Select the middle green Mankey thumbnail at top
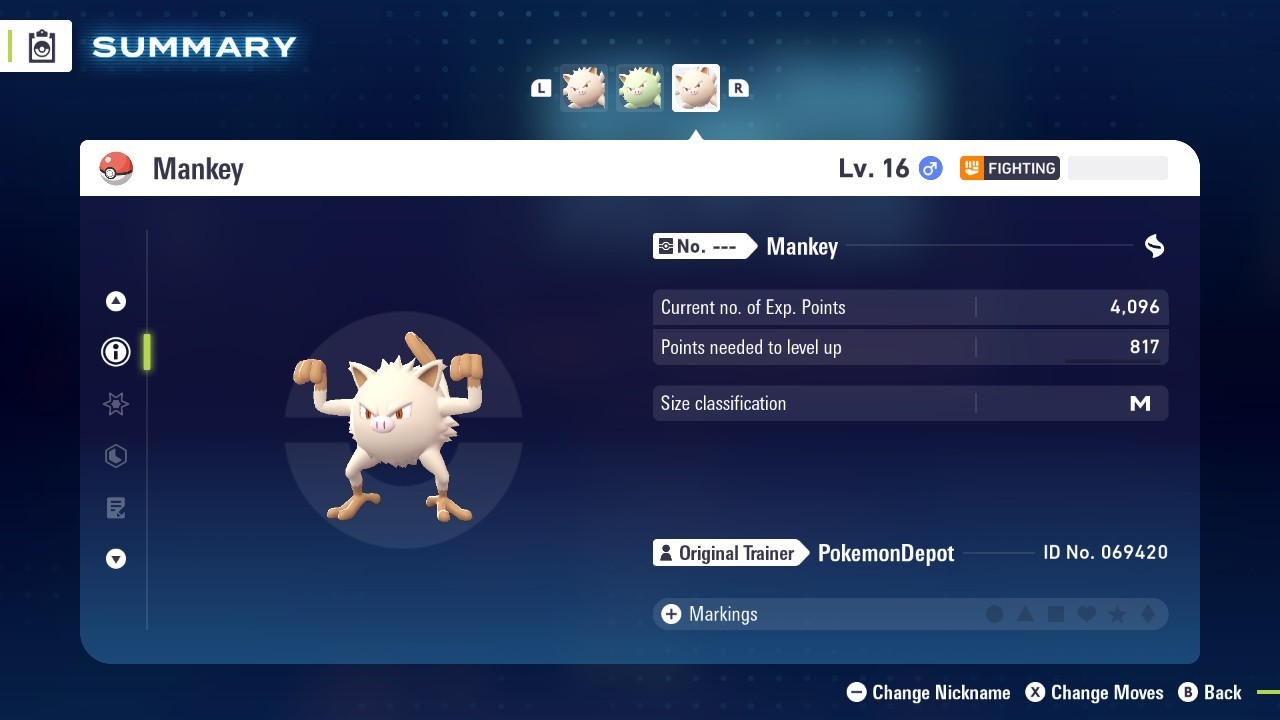This screenshot has width=1280, height=720. click(x=639, y=87)
